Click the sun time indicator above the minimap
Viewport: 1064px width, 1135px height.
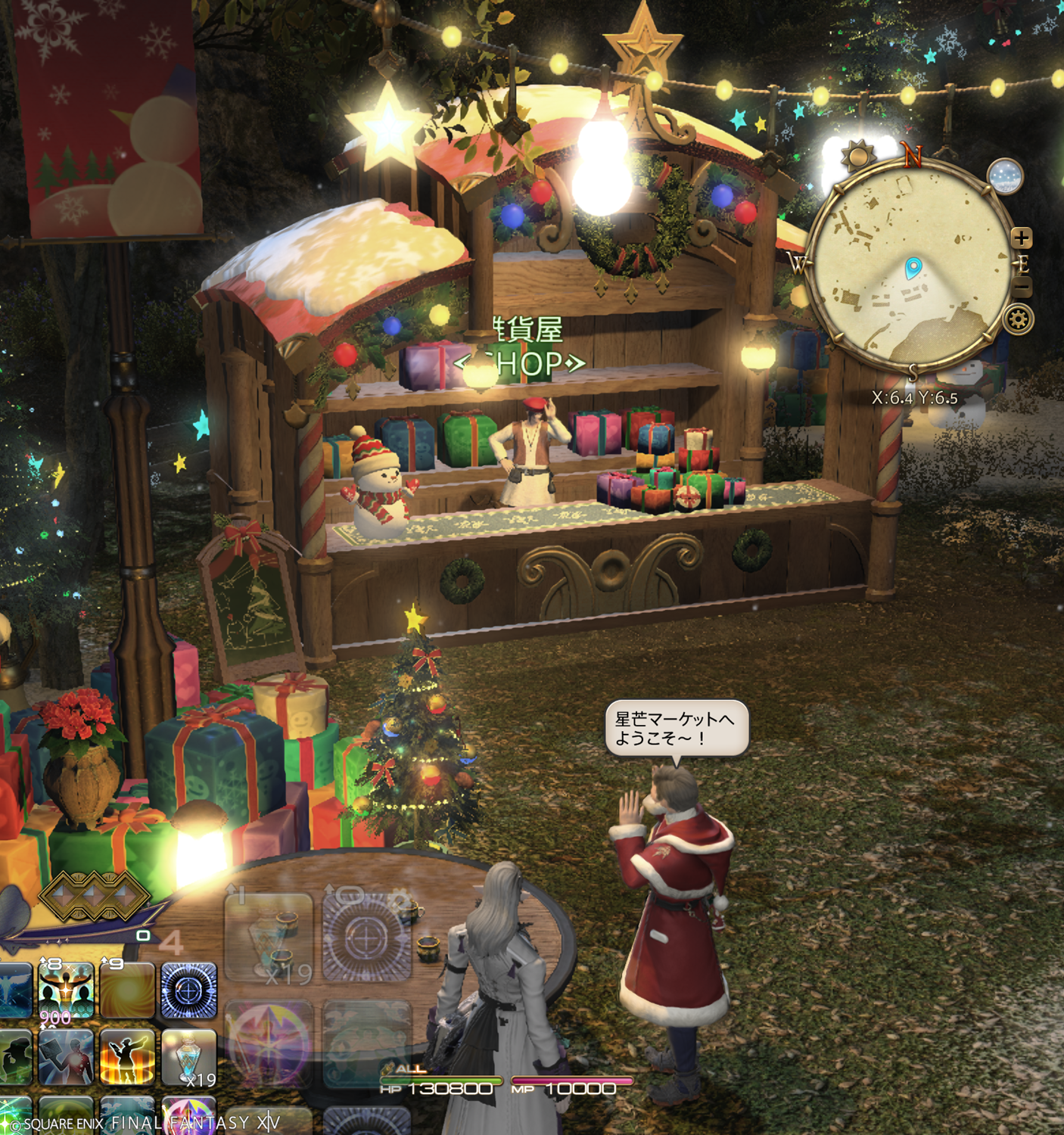tap(858, 157)
